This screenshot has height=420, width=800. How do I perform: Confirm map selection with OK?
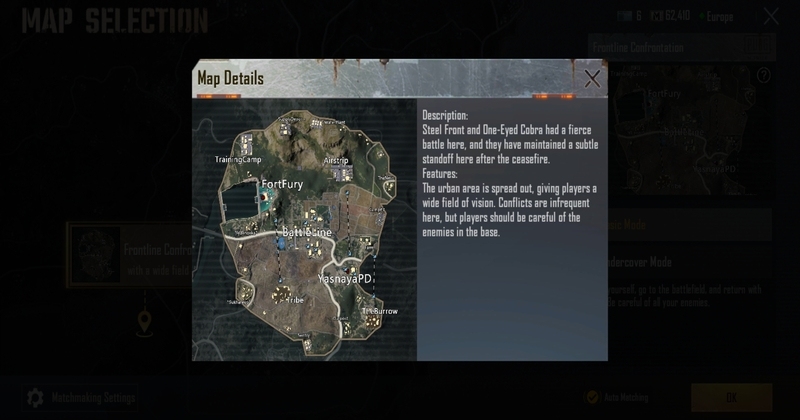point(731,397)
